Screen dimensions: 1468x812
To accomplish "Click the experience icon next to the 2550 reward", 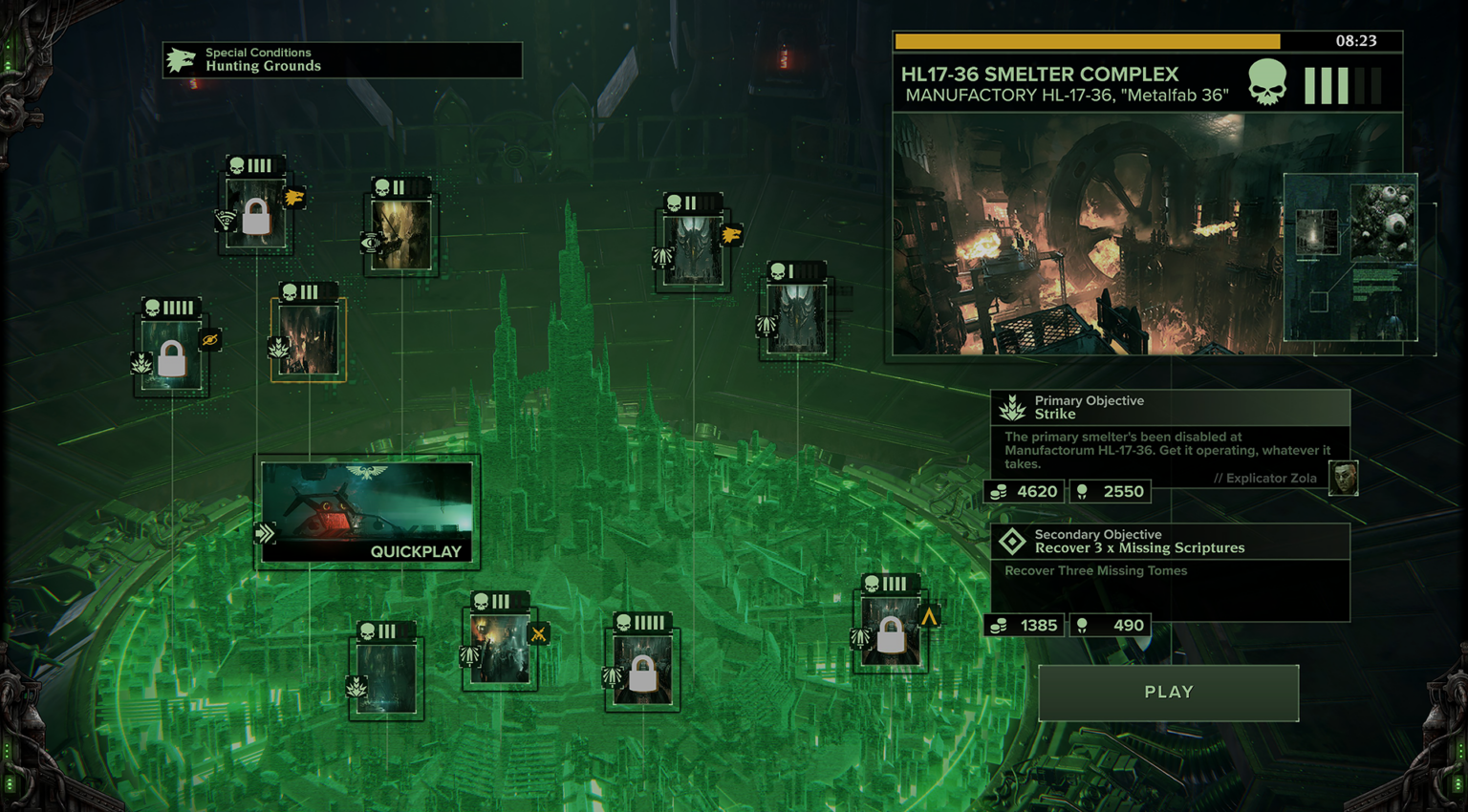I will [1081, 491].
